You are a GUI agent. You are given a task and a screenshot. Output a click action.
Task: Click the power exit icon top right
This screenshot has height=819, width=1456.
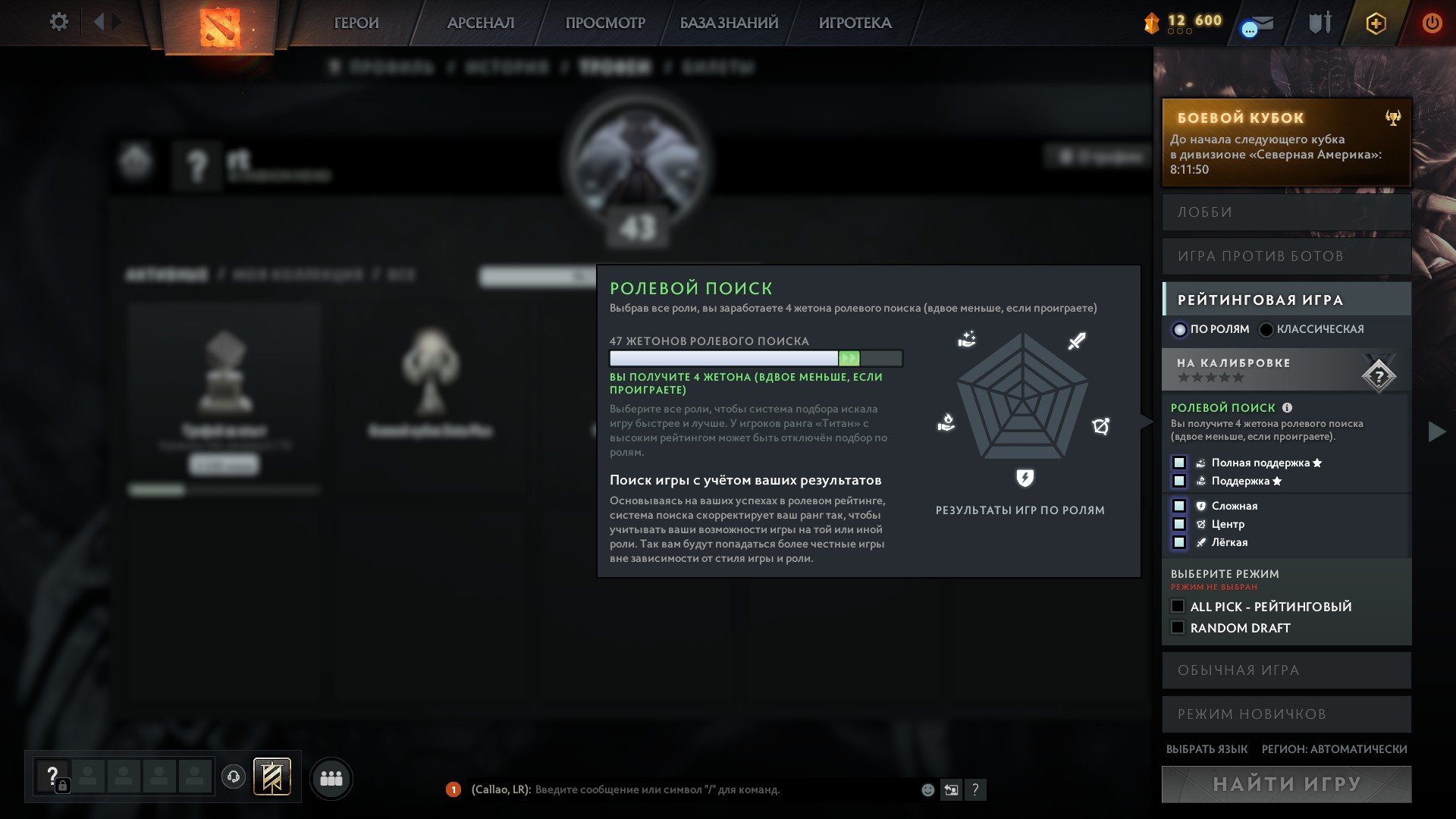[x=1432, y=23]
